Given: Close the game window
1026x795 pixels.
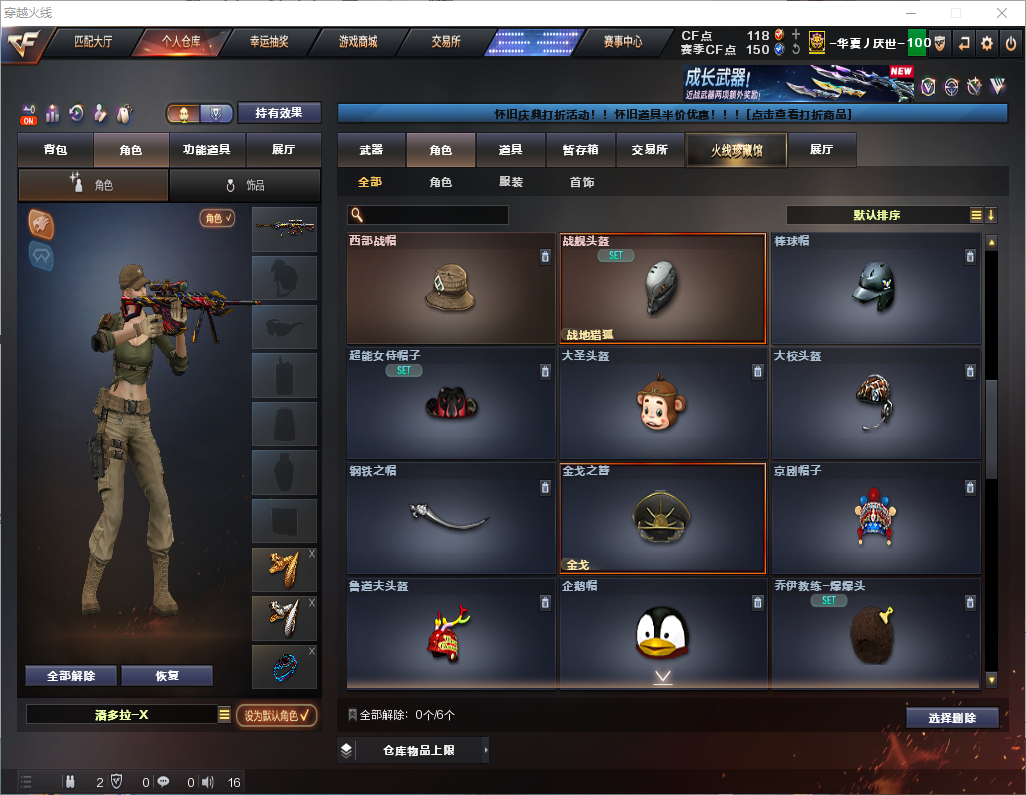Looking at the screenshot, I should click(x=1002, y=13).
